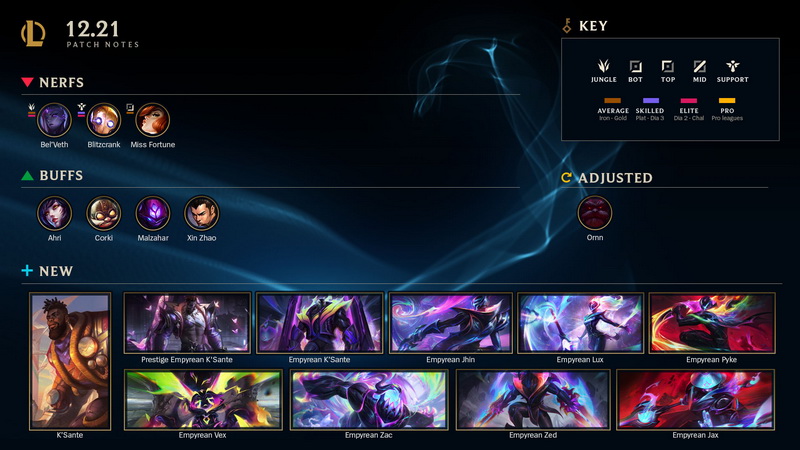Open the Ahri buff entry
Viewport: 800px width, 450px height.
tap(54, 212)
